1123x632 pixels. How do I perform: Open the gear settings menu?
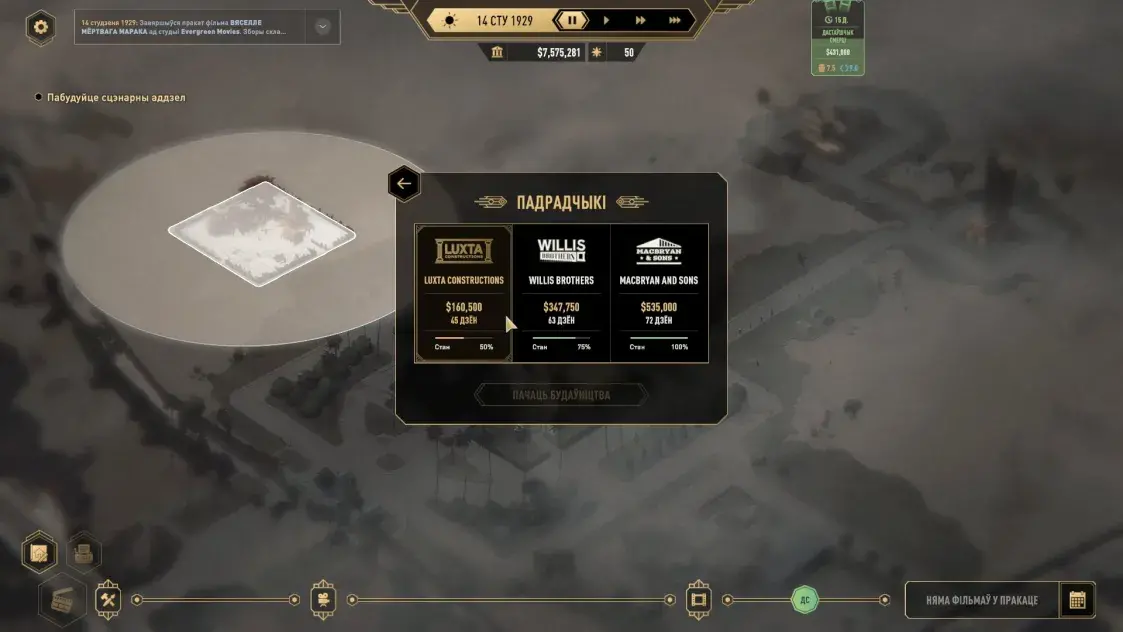point(41,27)
